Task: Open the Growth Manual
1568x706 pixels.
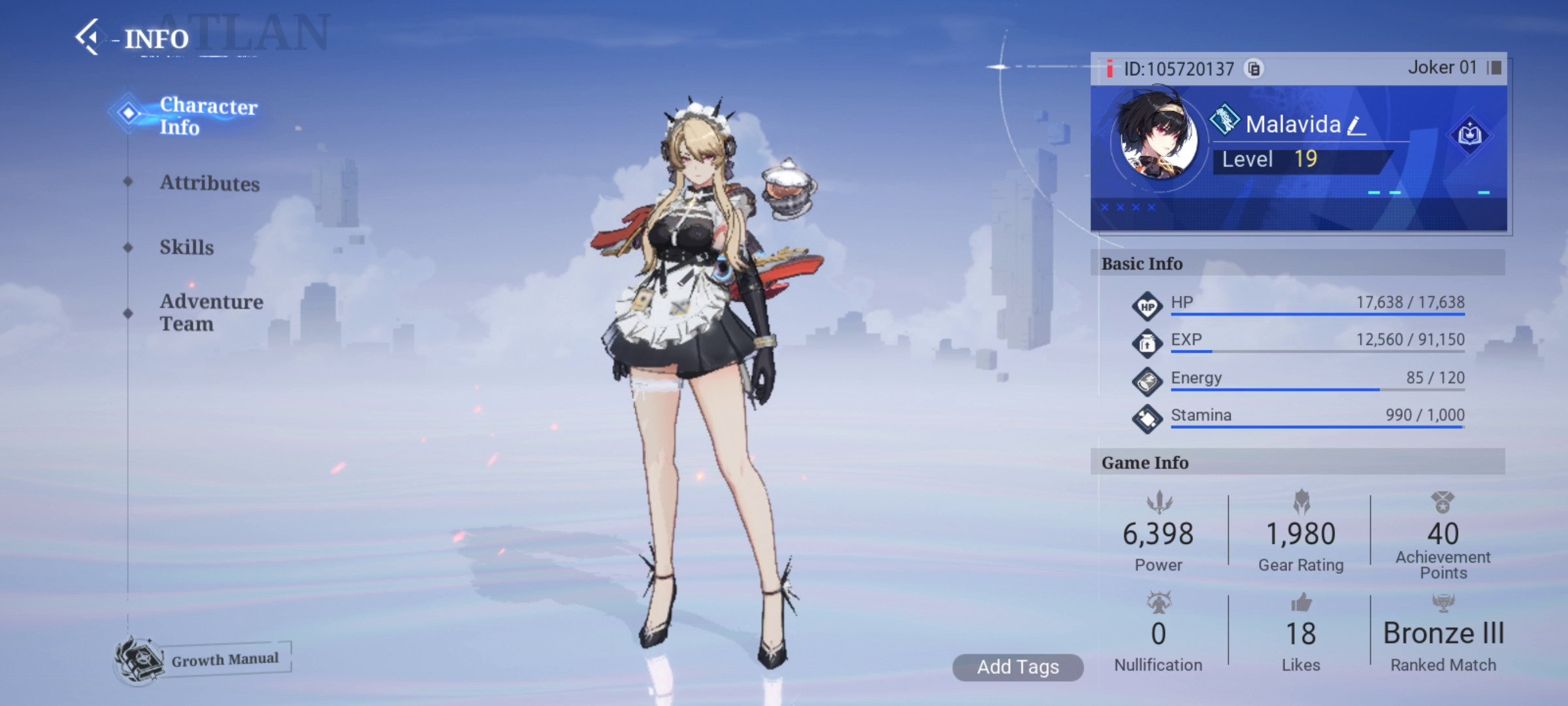Action: click(x=204, y=659)
